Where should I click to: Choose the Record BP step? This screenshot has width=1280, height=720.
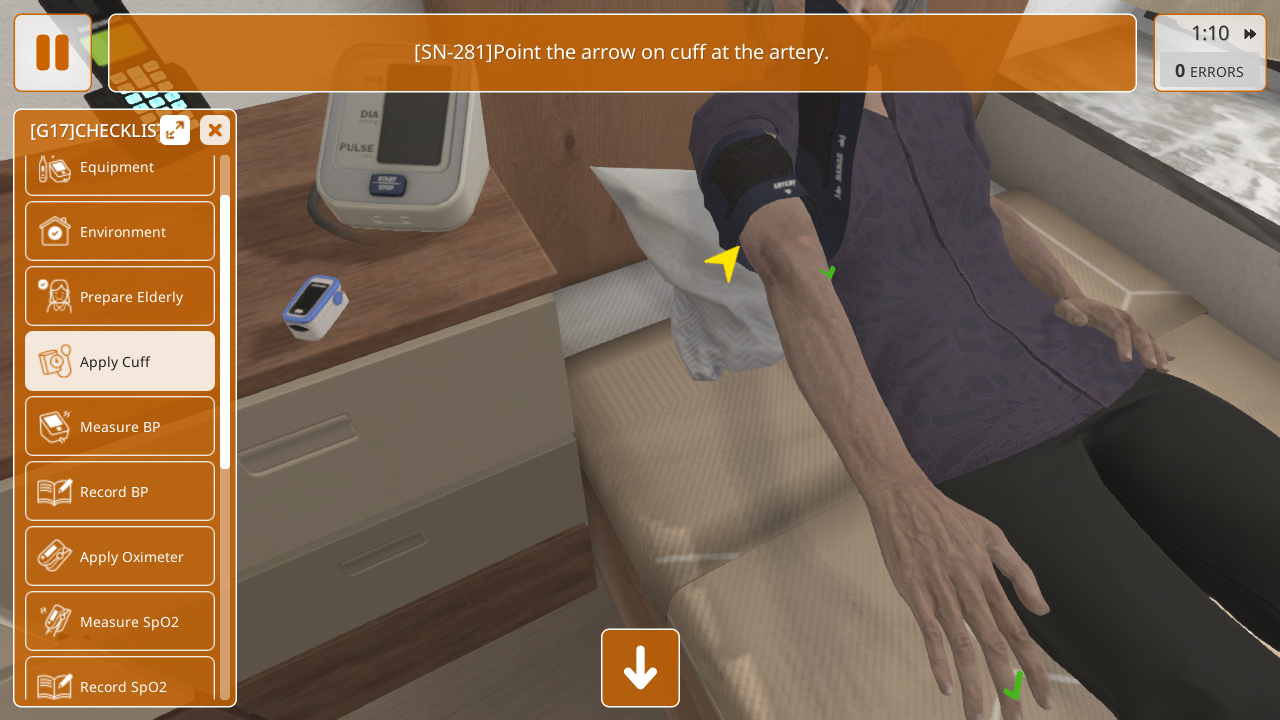[x=120, y=491]
